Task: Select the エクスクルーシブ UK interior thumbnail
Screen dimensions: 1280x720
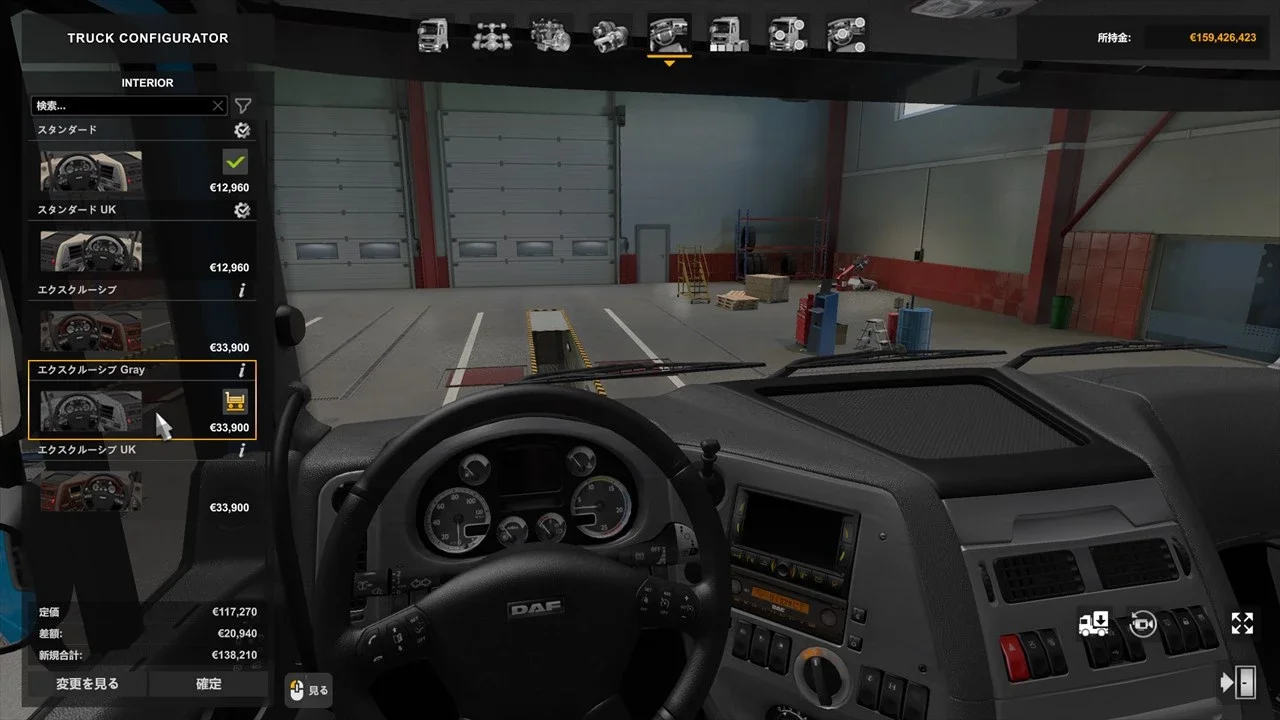Action: point(90,490)
